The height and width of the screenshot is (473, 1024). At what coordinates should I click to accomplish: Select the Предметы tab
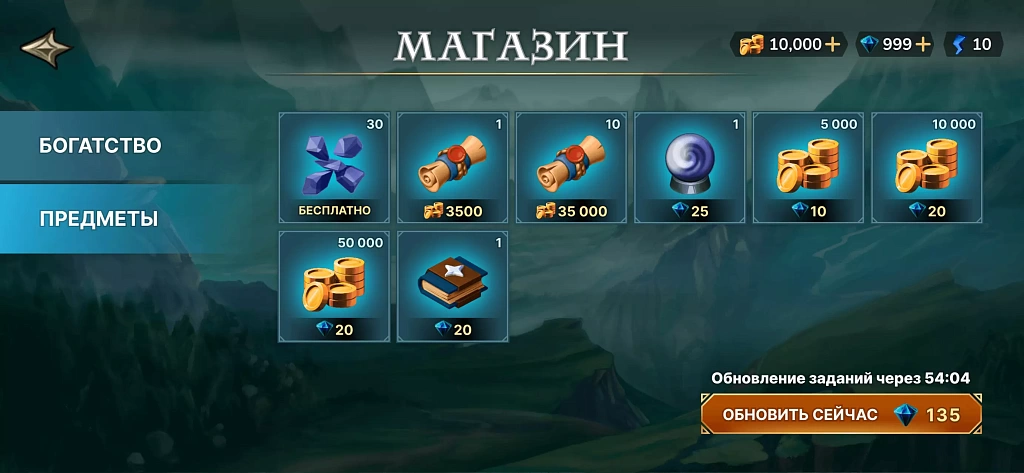pyautogui.click(x=99, y=219)
